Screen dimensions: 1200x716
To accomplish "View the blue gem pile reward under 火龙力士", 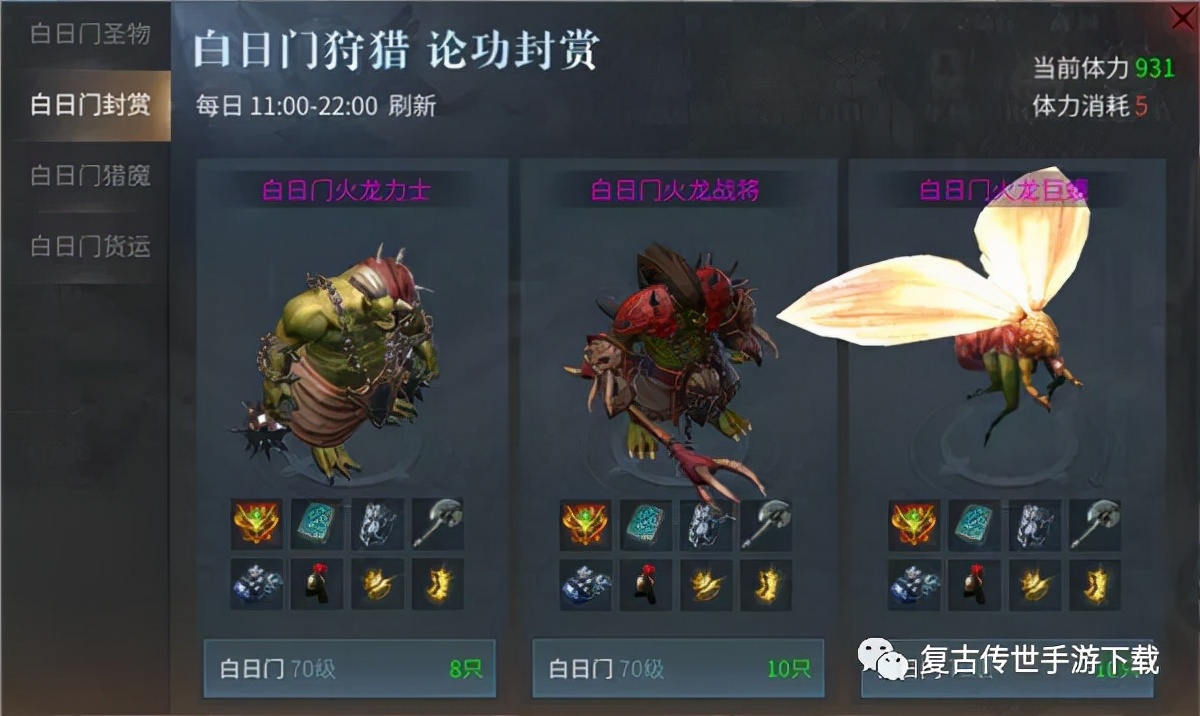I will pos(256,585).
